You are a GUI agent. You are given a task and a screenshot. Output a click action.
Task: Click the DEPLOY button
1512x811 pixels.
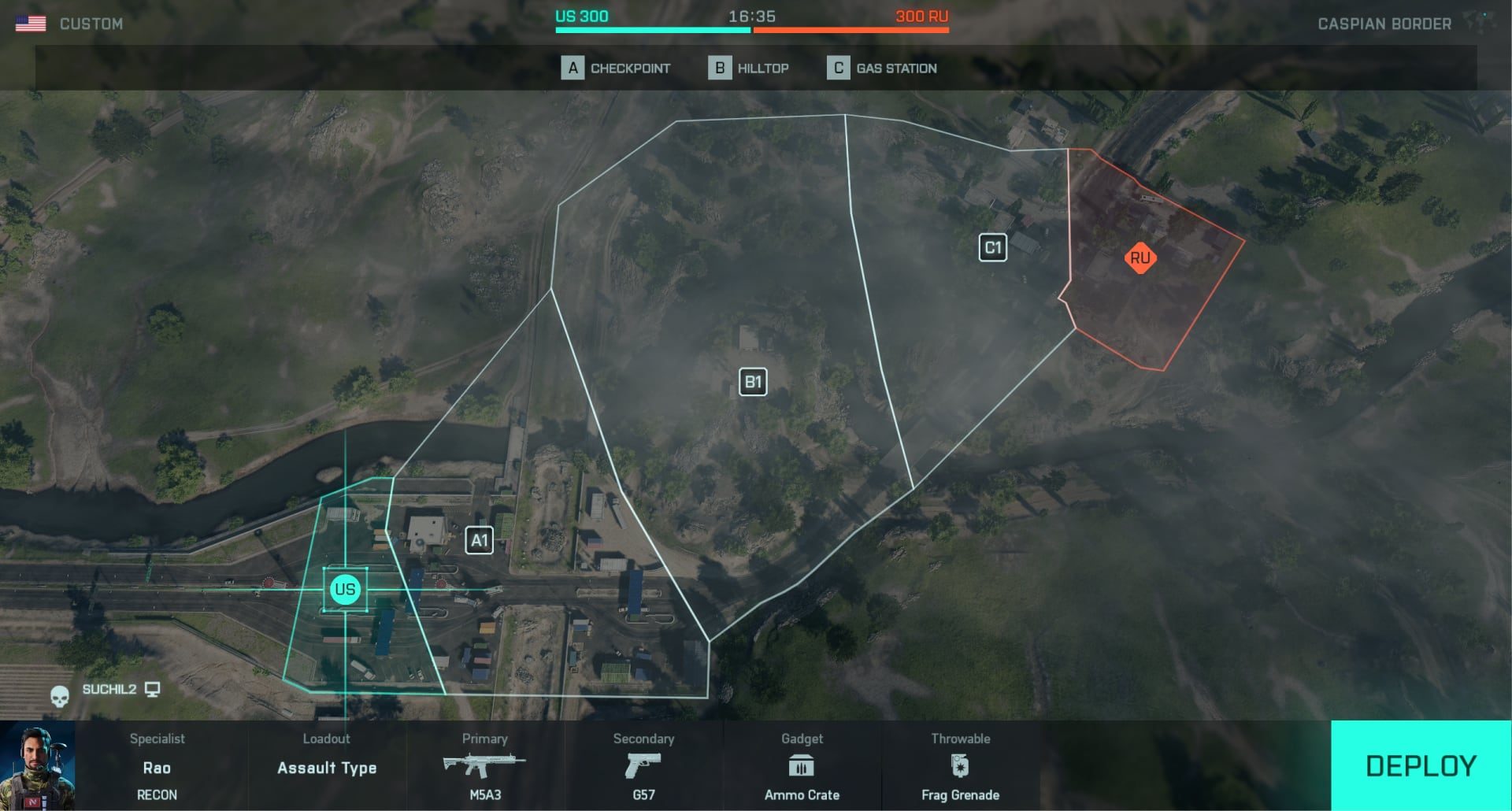click(1421, 765)
